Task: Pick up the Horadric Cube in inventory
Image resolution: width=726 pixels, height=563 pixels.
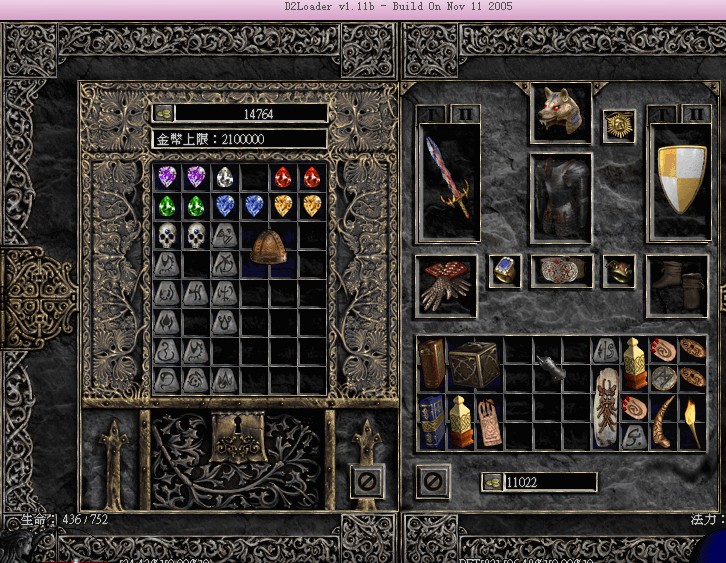Action: click(475, 364)
